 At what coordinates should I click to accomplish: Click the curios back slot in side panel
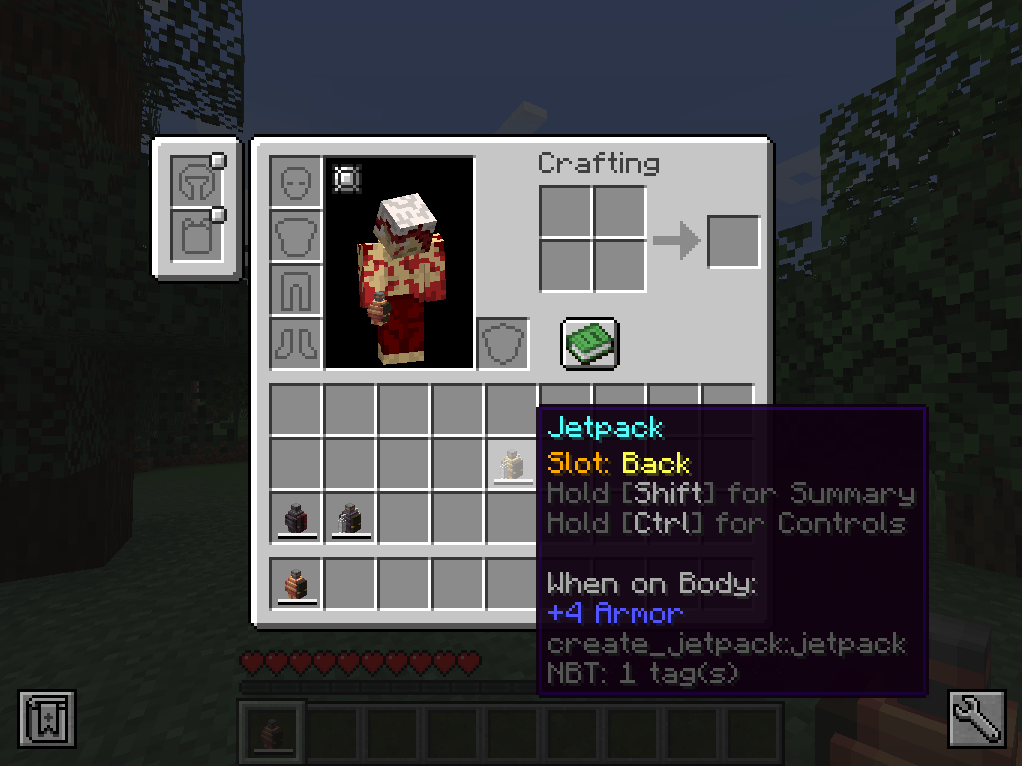tap(193, 235)
